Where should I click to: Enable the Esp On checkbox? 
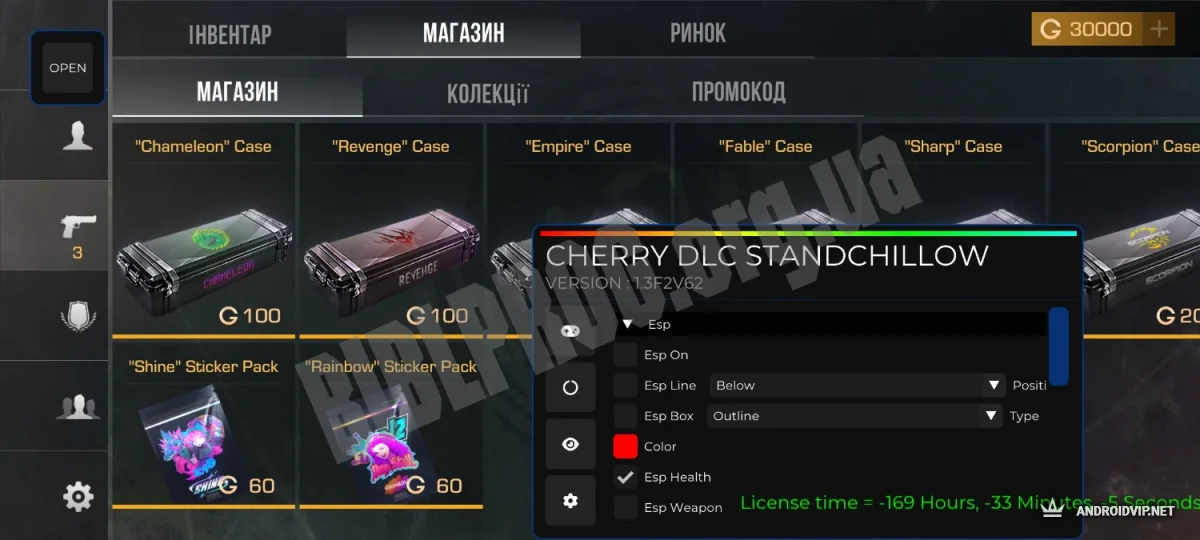pos(625,355)
